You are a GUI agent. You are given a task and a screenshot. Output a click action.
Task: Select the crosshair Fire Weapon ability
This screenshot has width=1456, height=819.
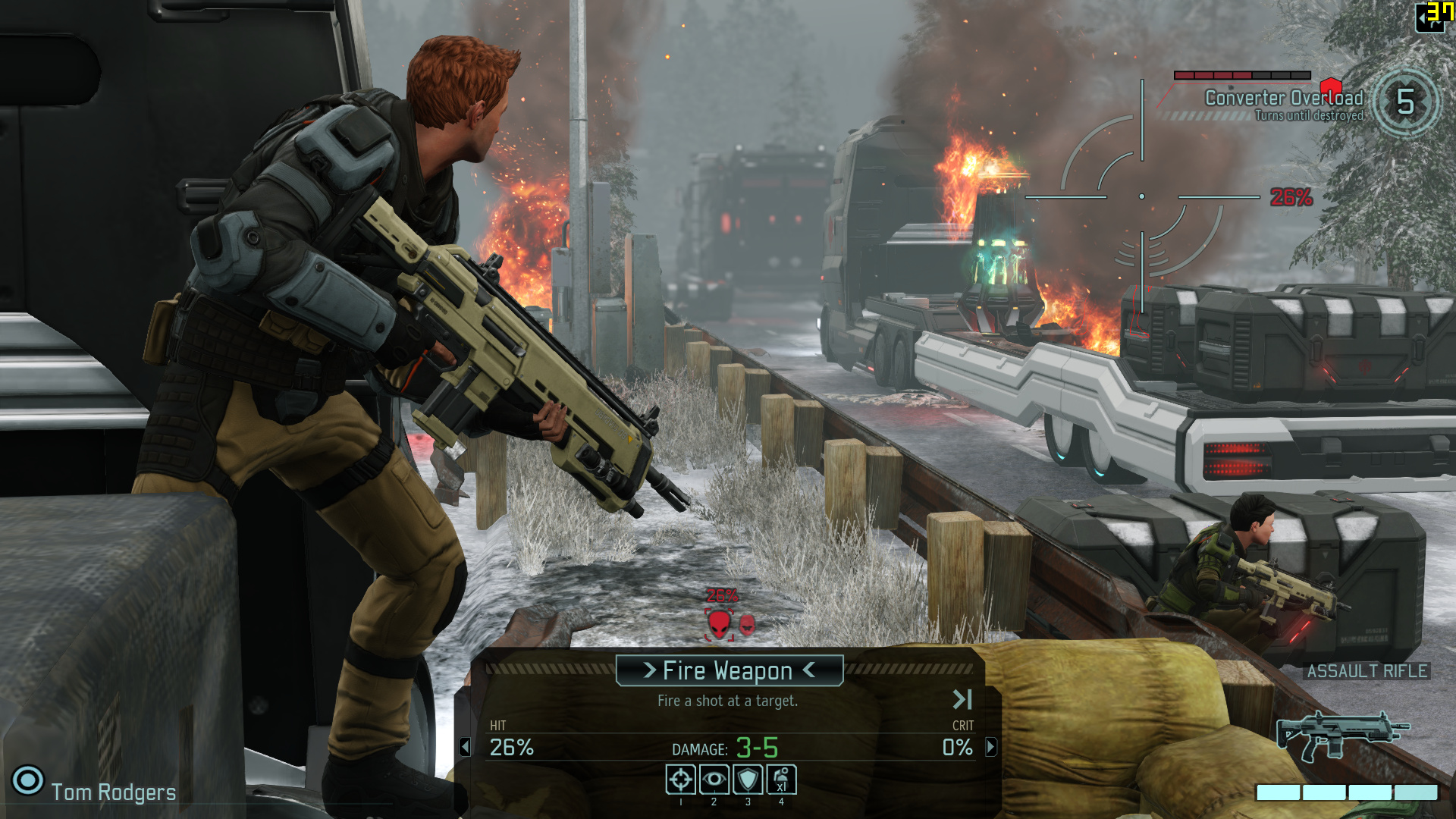point(680,780)
